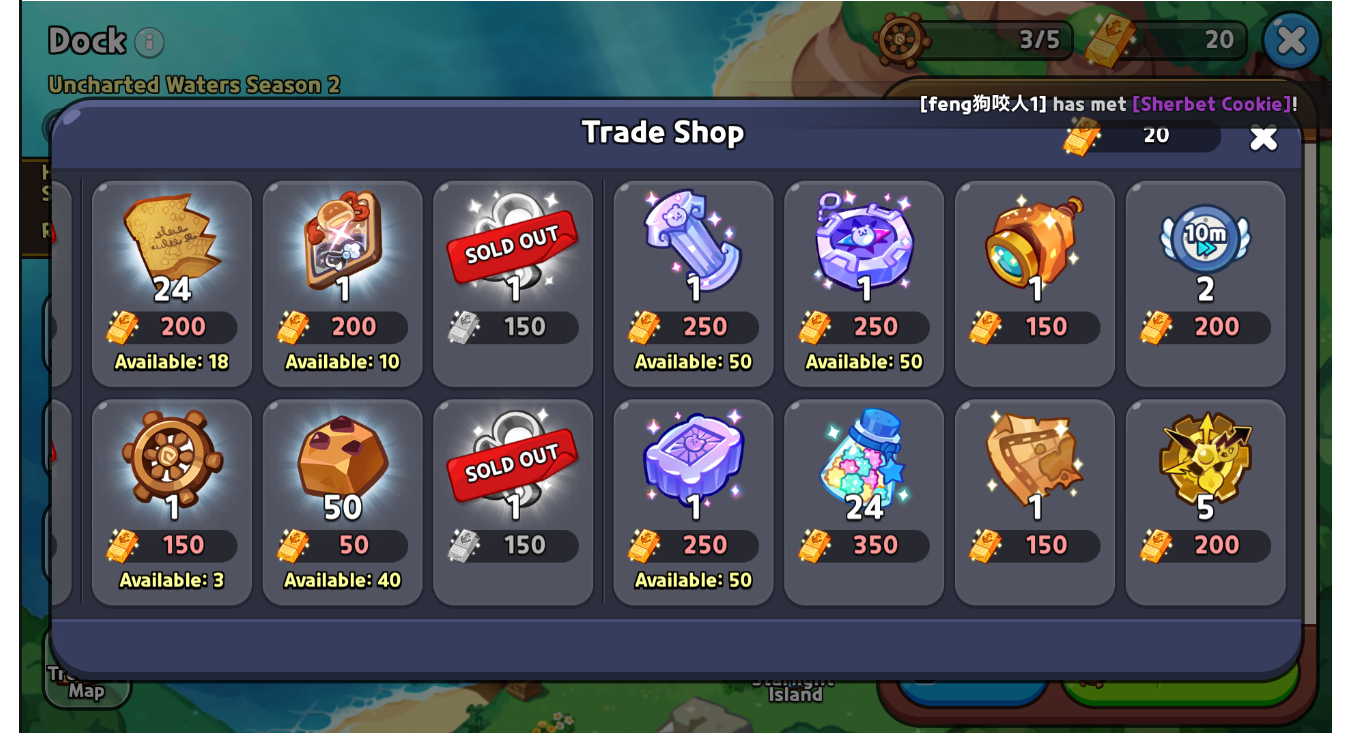Viewport: 1350px width, 733px height.
Task: Select the purple compass item
Action: coord(864,283)
